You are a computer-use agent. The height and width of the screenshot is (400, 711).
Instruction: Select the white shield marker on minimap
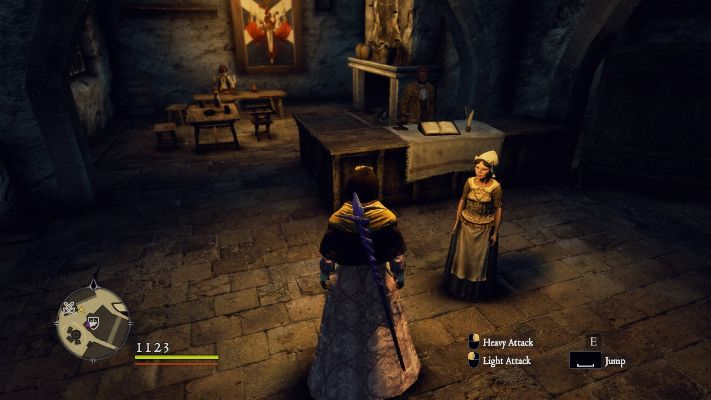coord(94,321)
